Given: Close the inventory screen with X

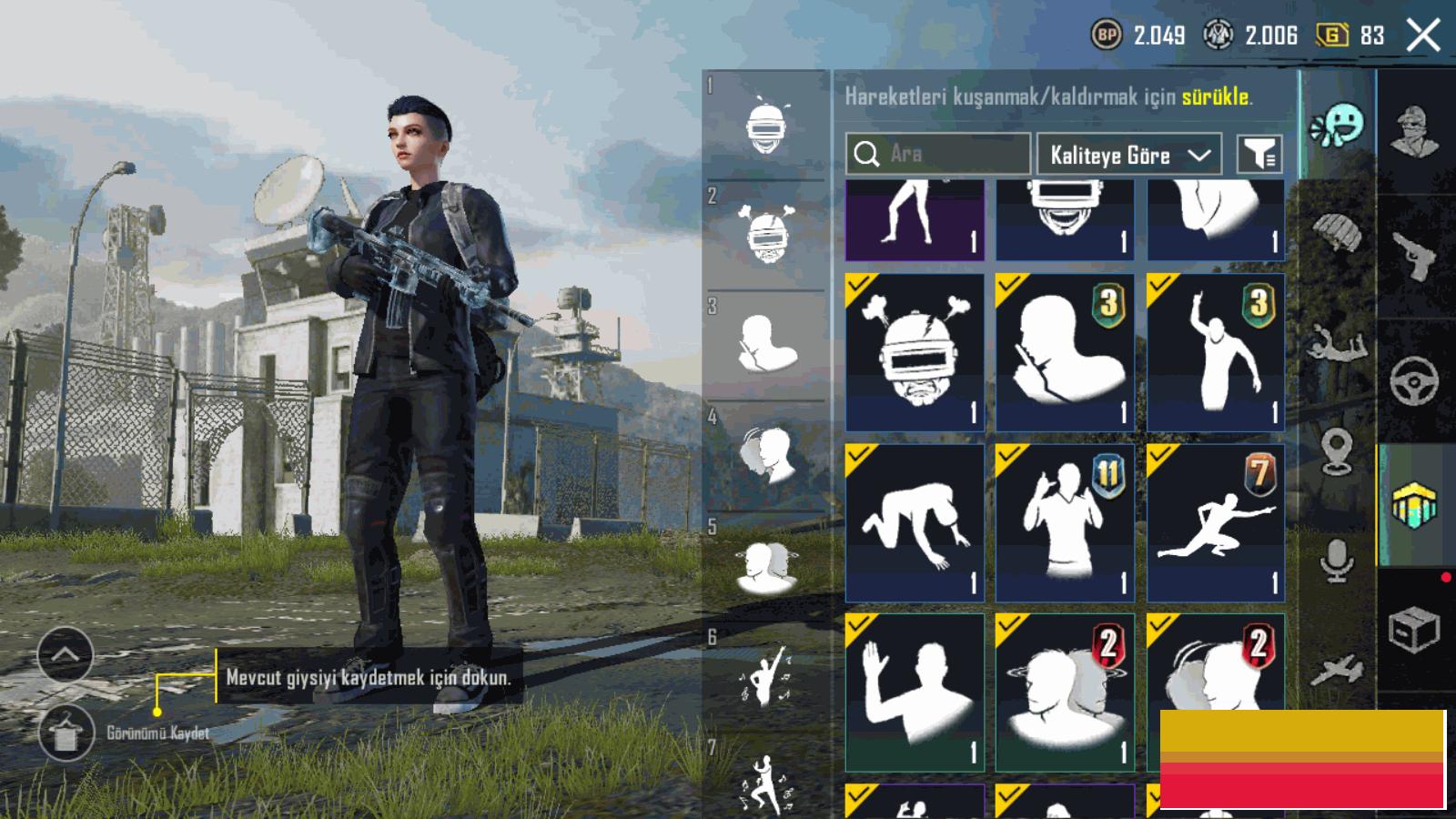Looking at the screenshot, I should [x=1422, y=36].
